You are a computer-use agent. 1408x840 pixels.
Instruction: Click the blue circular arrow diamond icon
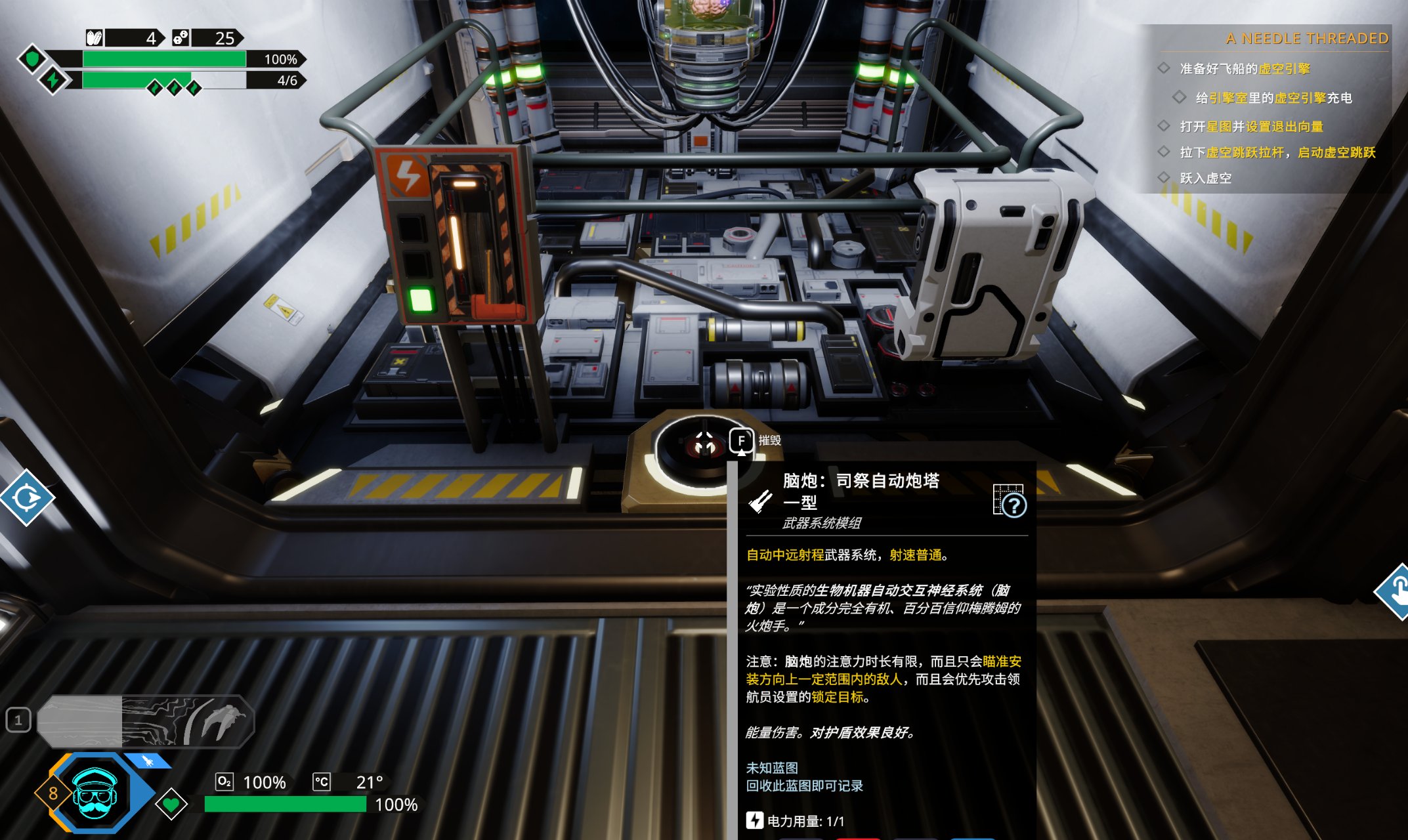(27, 497)
